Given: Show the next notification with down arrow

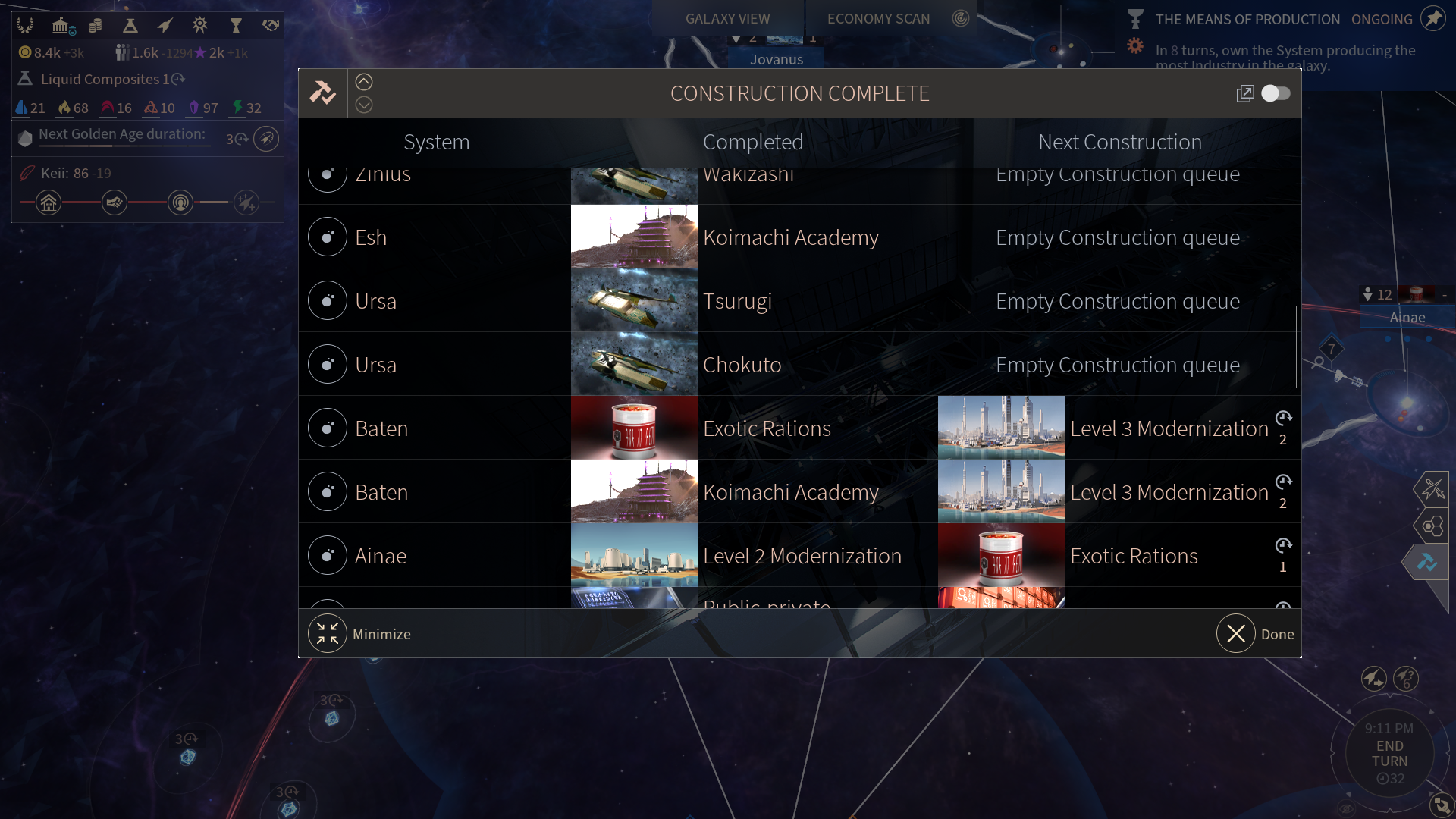Looking at the screenshot, I should 364,105.
